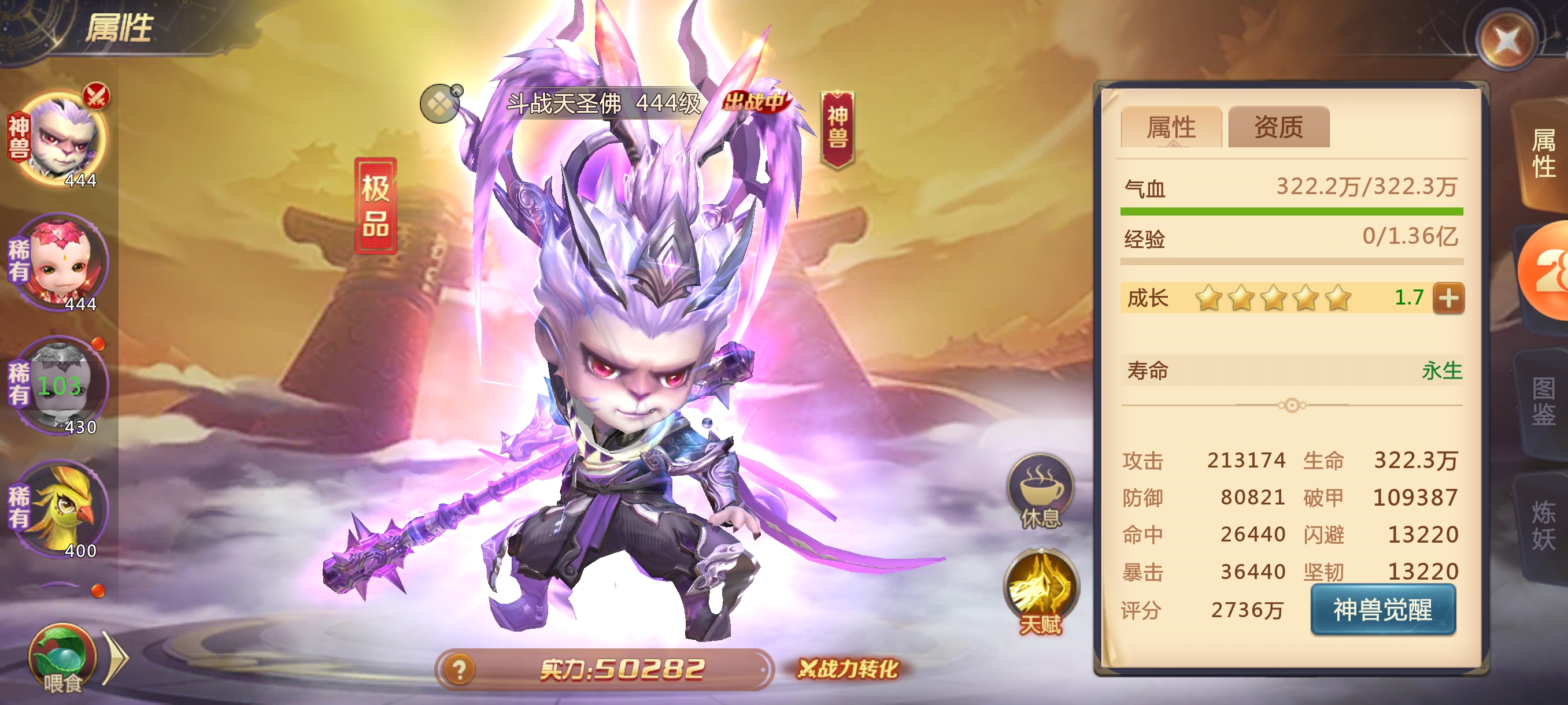Select the yellow bird pet portrait
Viewport: 1568px width, 705px height.
(62, 509)
